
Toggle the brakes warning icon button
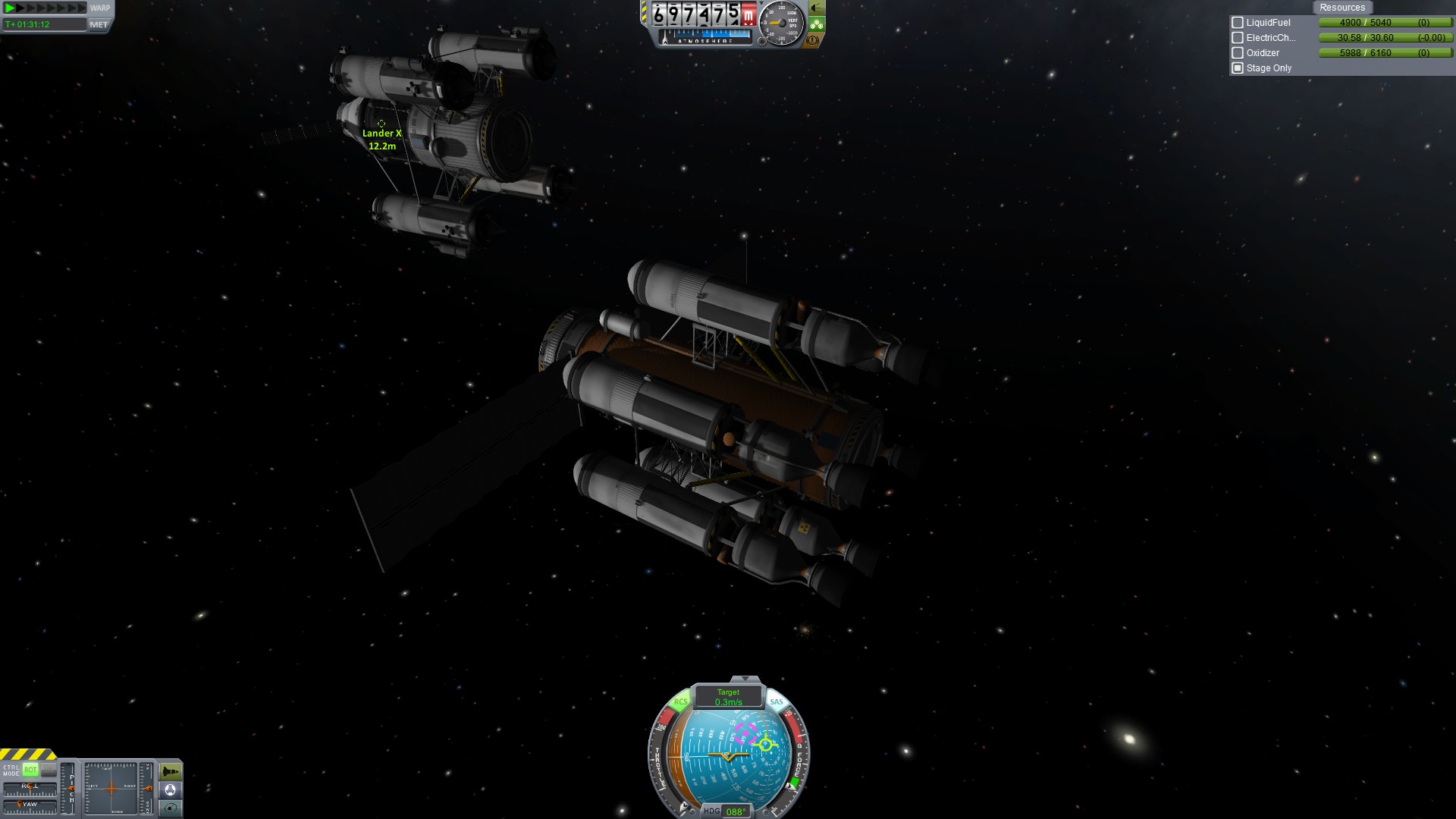813,40
